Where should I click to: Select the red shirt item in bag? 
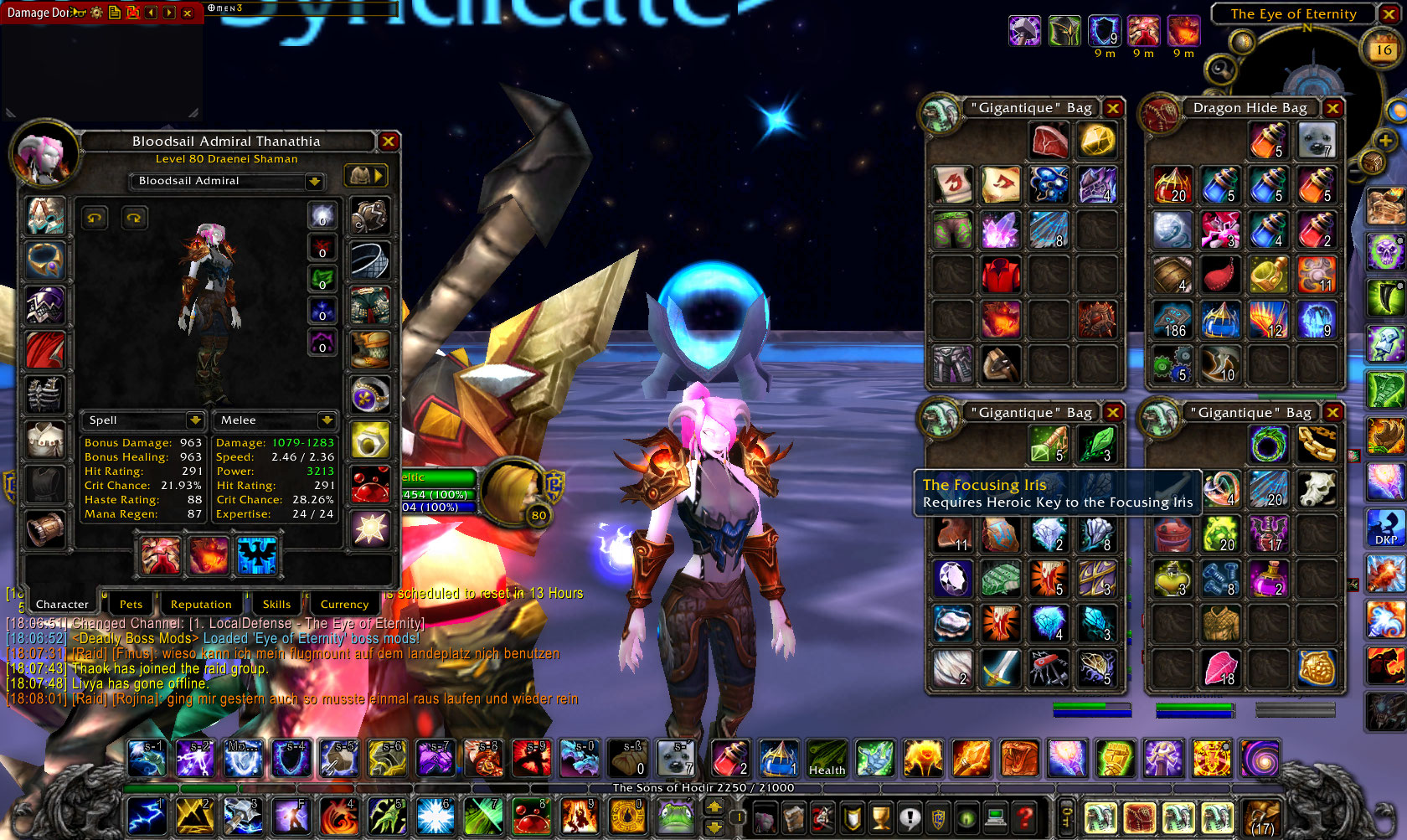pyautogui.click(x=1001, y=275)
